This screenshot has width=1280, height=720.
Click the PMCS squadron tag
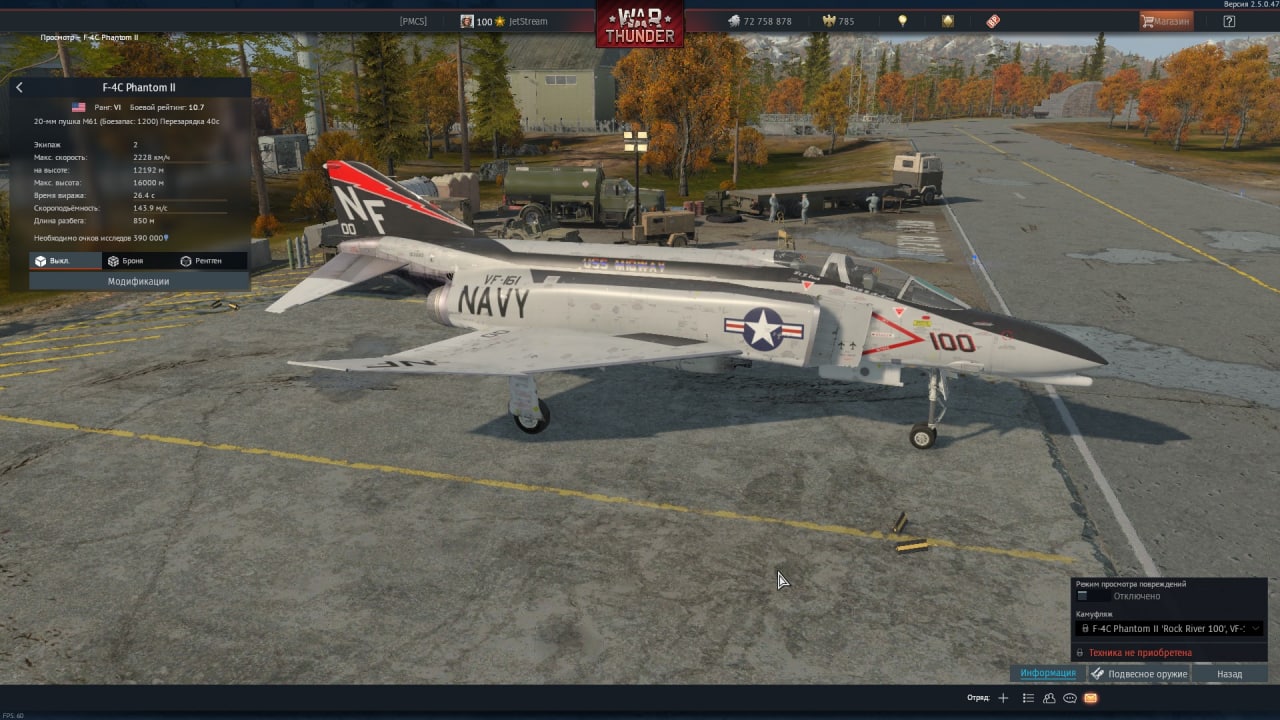pos(413,21)
